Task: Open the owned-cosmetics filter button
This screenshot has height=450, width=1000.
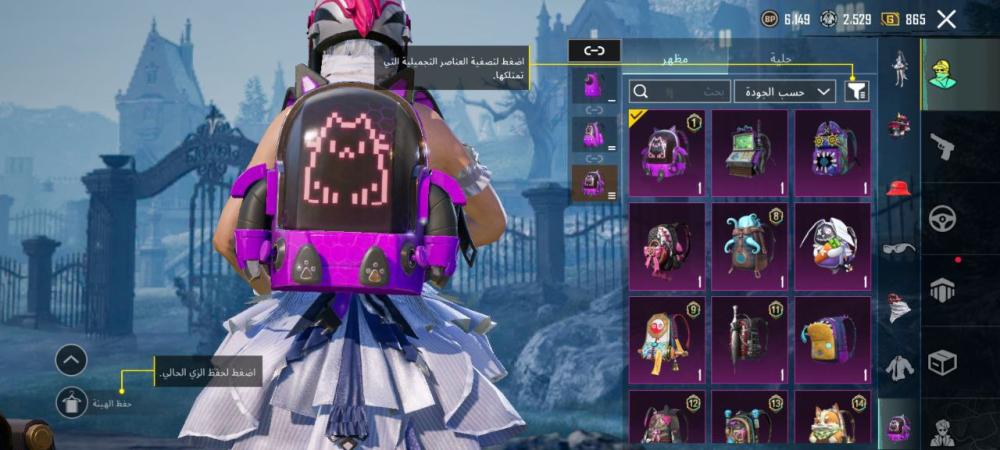Action: 857,91
